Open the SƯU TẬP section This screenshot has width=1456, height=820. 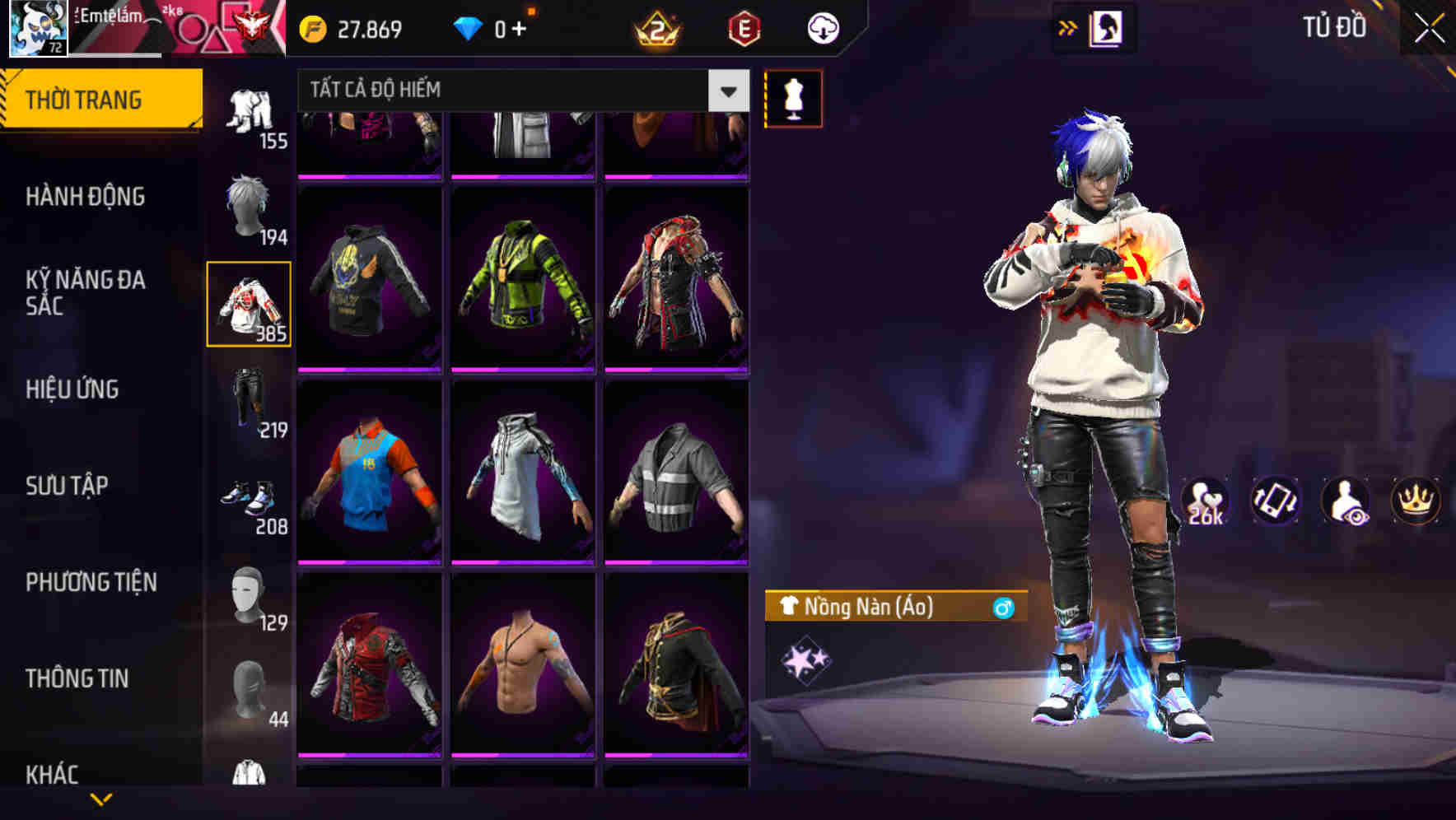(x=66, y=486)
